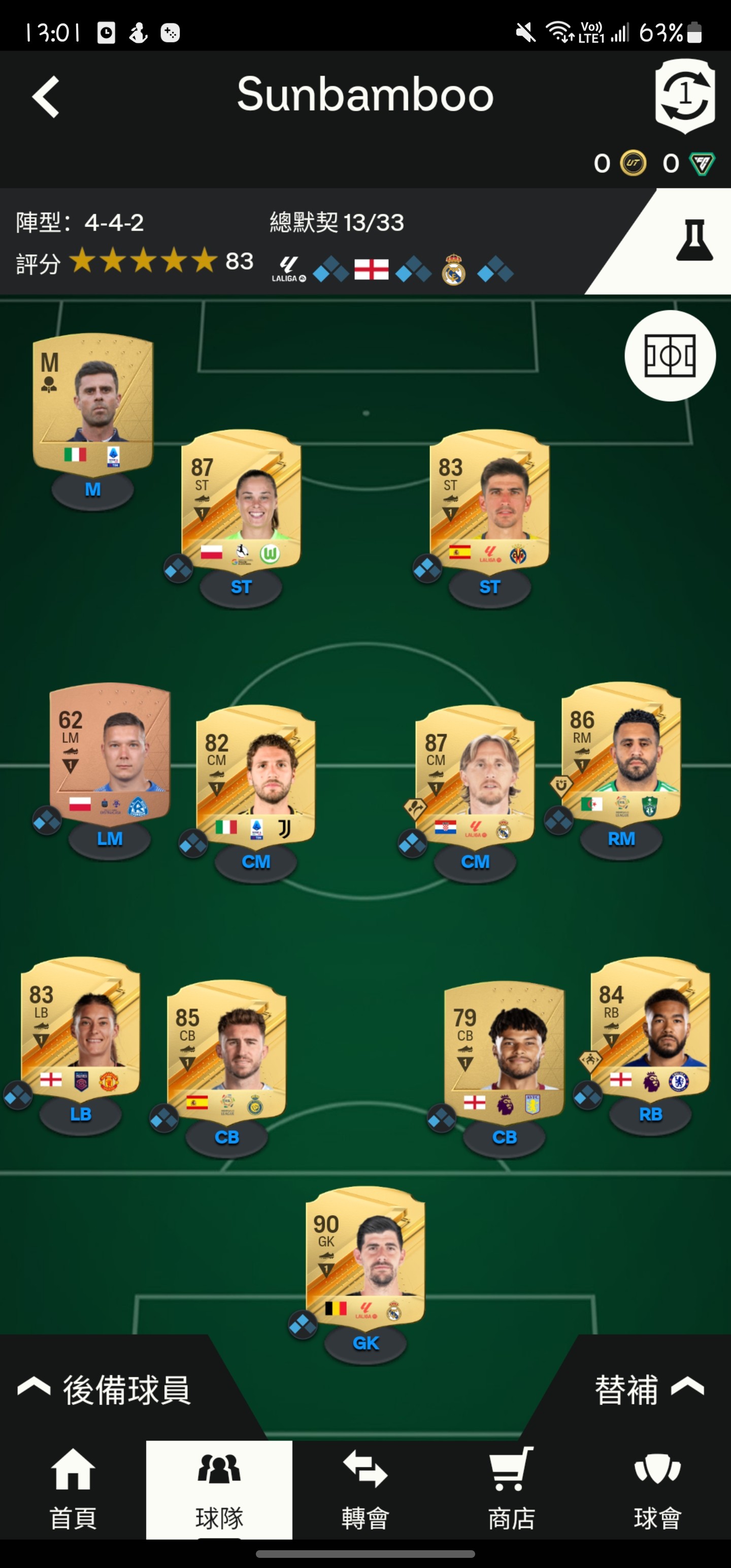Go back using the top-left arrow

point(46,97)
